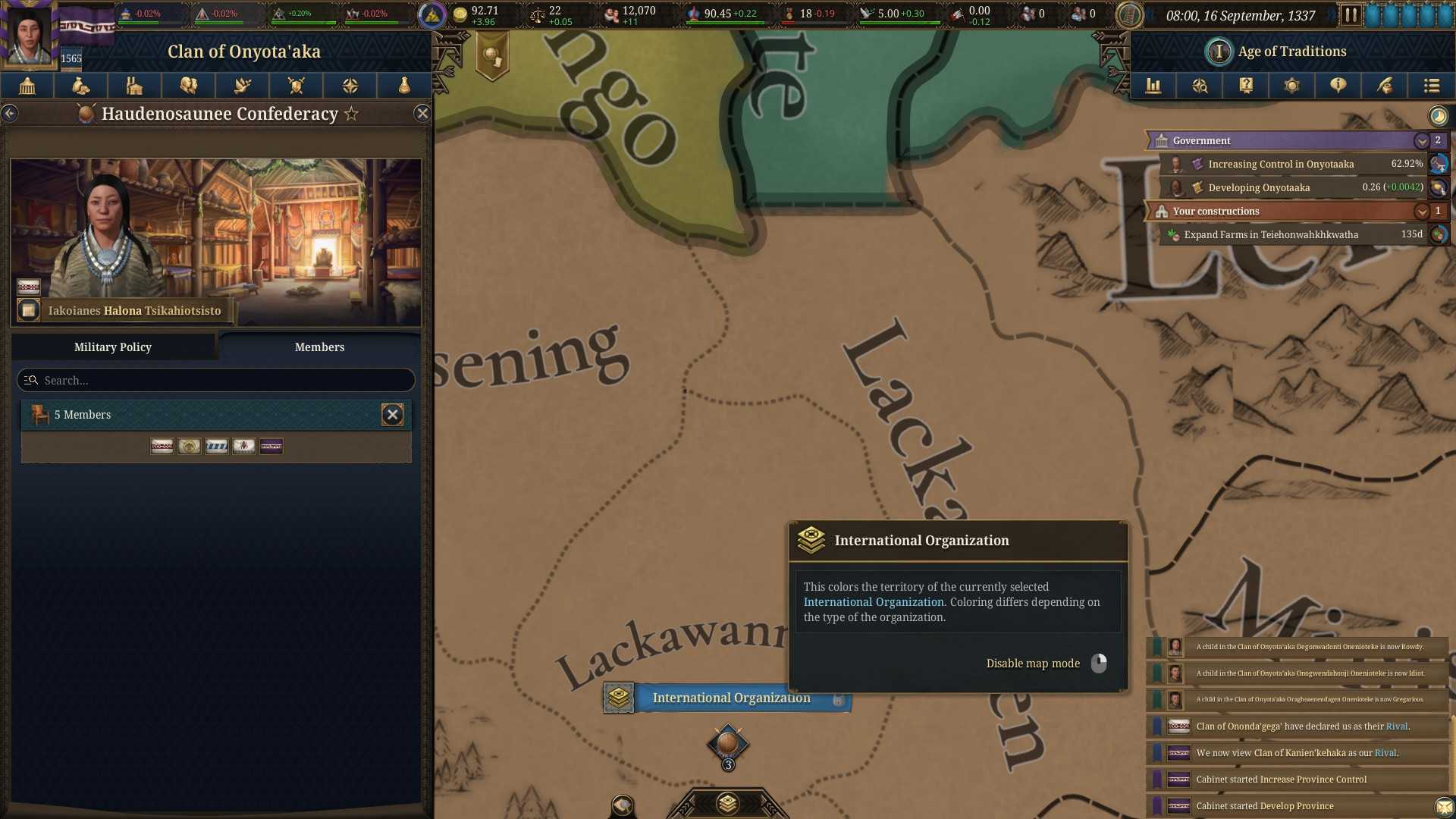Collapse the Your constructions section
This screenshot has height=819, width=1456.
pos(1422,212)
